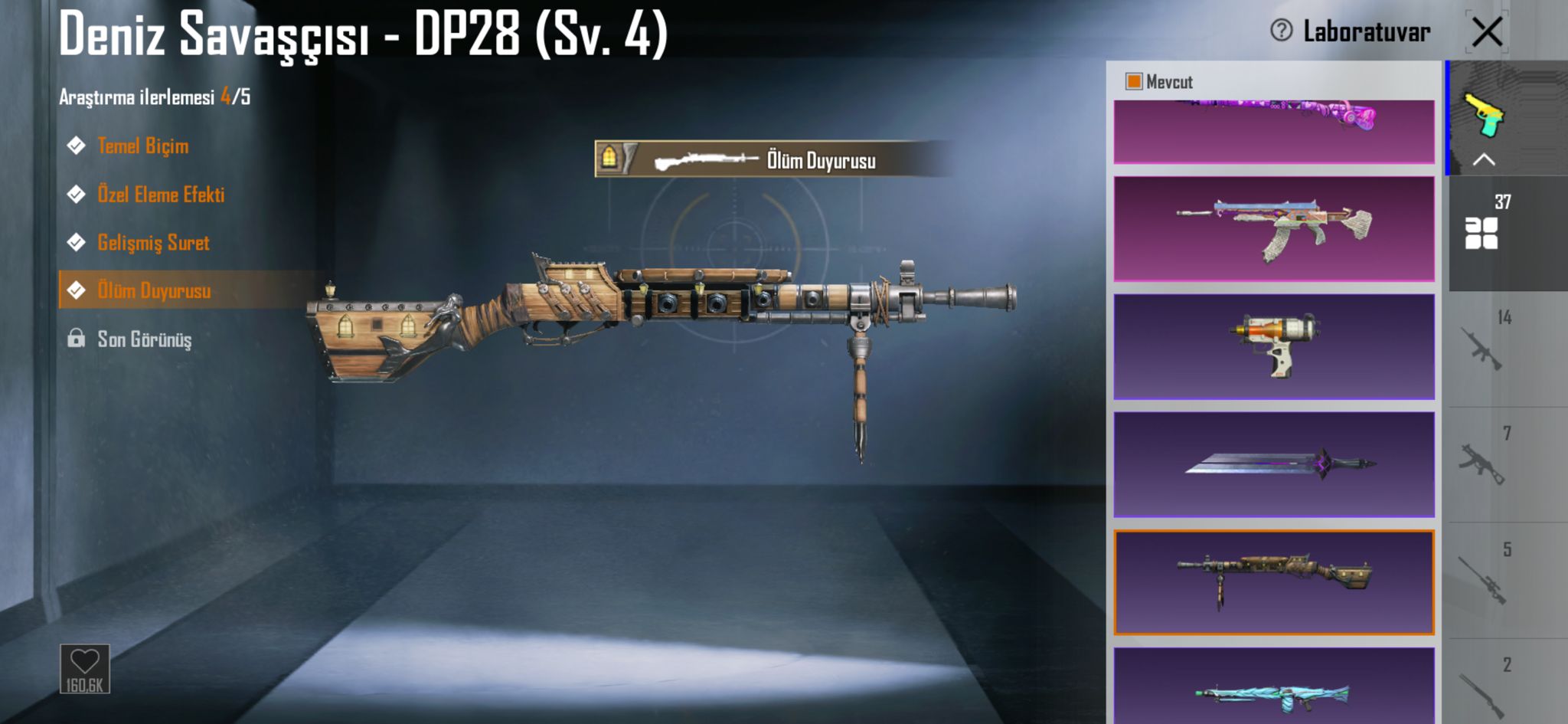The height and width of the screenshot is (724, 1568).
Task: Select the teal machine gun skin
Action: coord(1274,690)
